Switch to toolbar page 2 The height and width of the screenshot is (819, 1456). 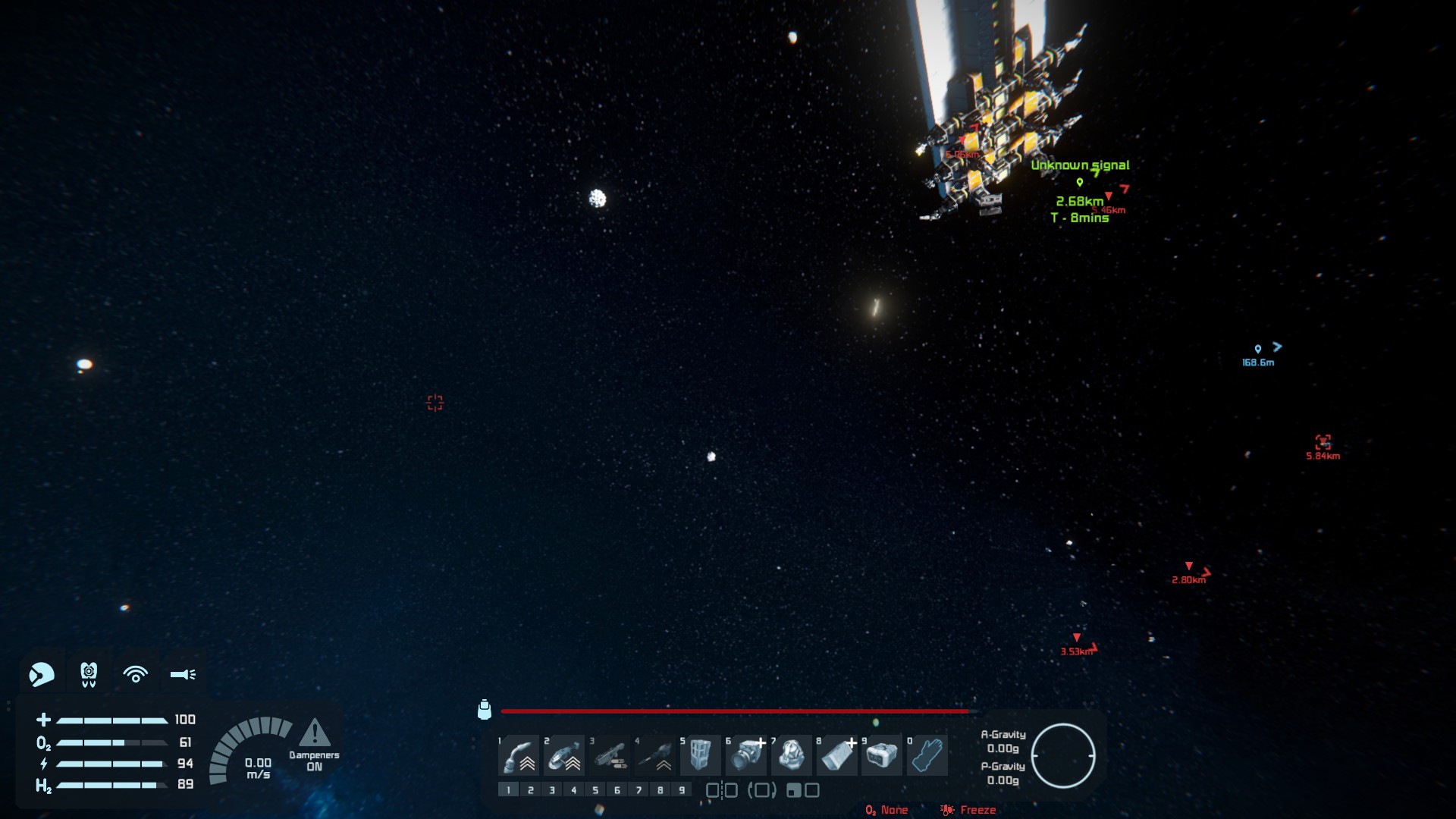tap(531, 790)
